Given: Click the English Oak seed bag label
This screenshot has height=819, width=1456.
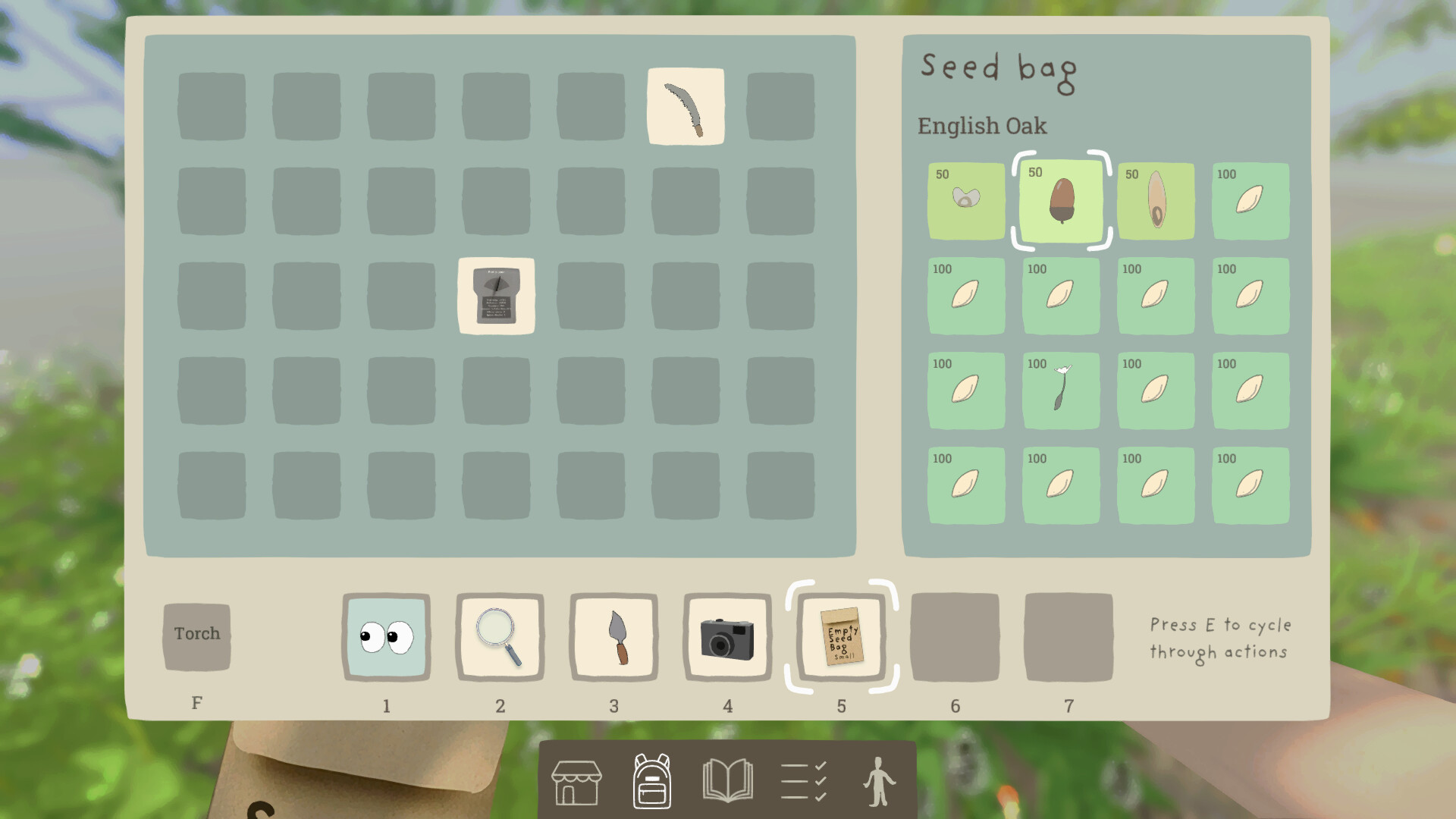Looking at the screenshot, I should (983, 126).
